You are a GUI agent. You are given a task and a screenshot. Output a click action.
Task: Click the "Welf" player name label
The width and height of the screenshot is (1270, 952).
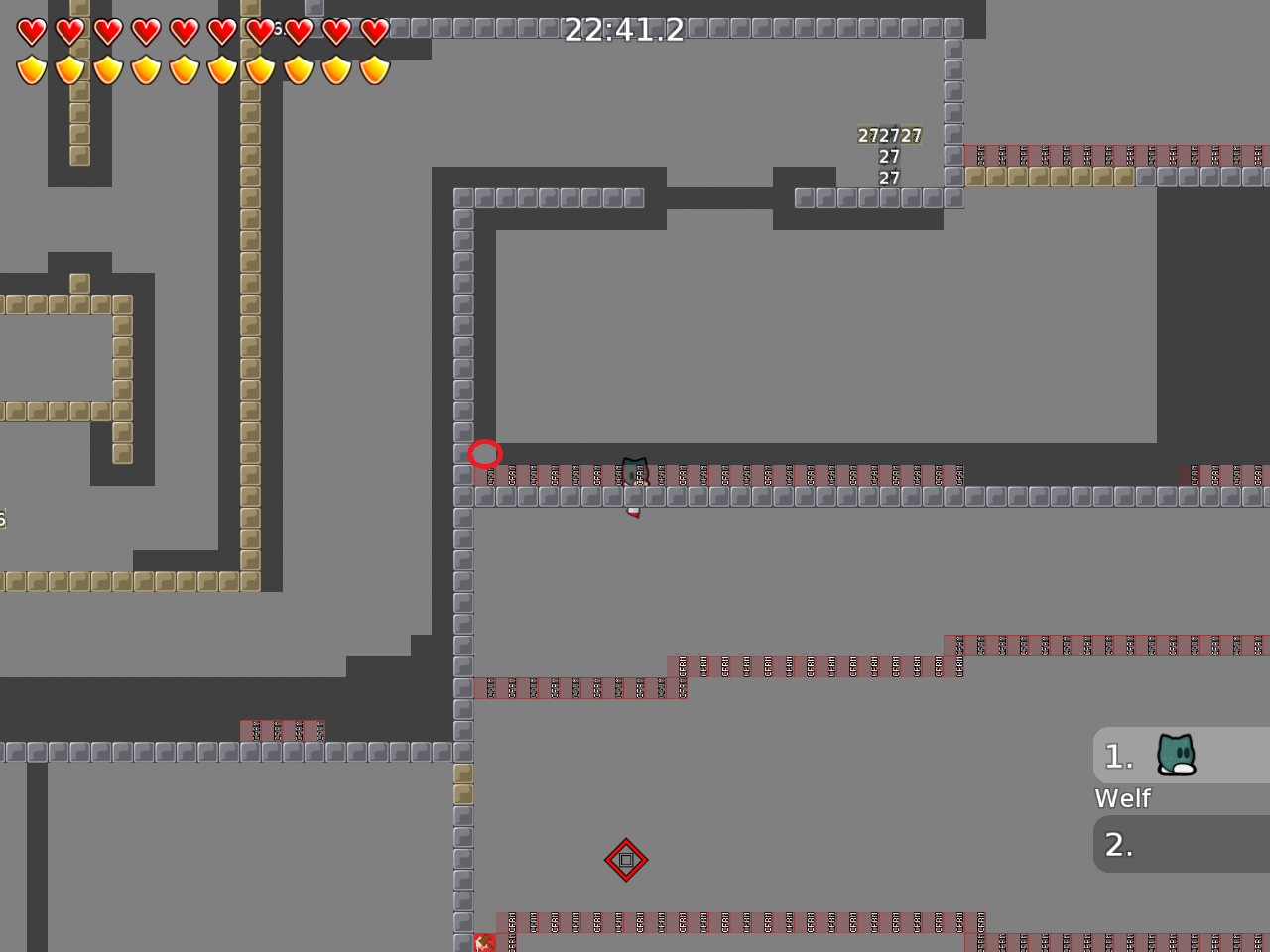click(1122, 798)
